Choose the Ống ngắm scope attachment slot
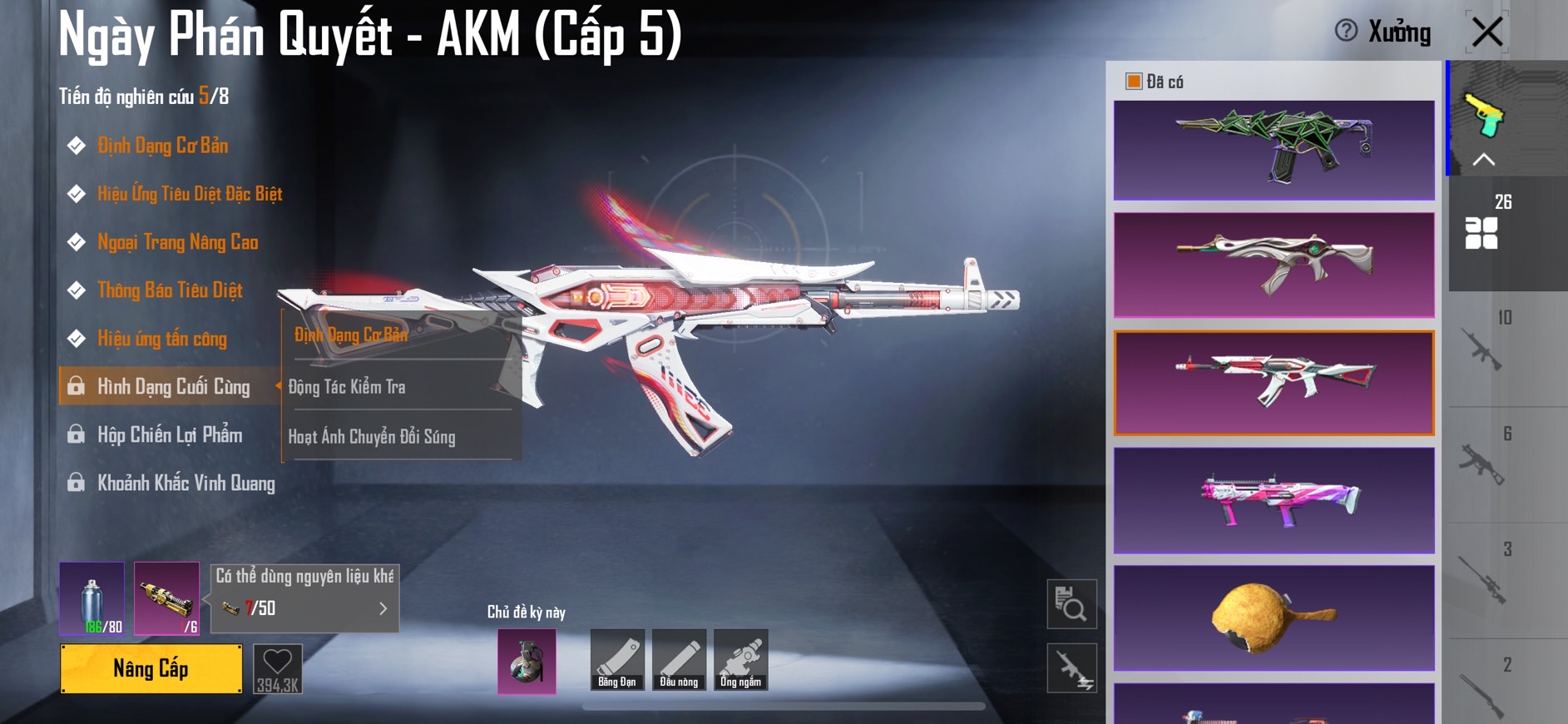The width and height of the screenshot is (1568, 724). pos(740,660)
